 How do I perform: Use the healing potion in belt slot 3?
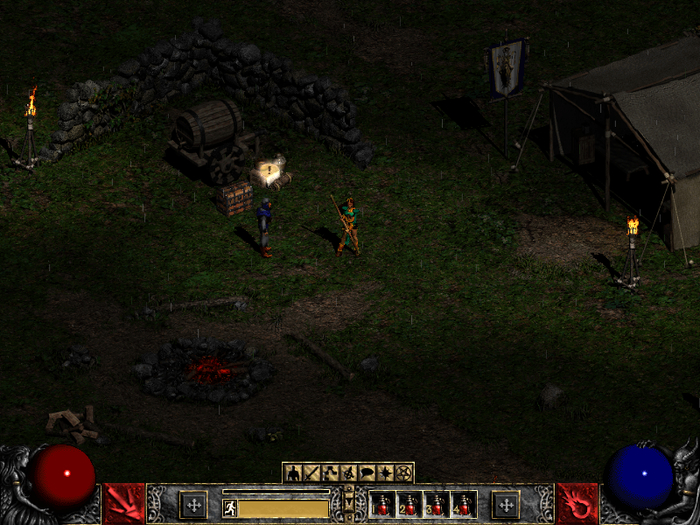click(x=437, y=504)
